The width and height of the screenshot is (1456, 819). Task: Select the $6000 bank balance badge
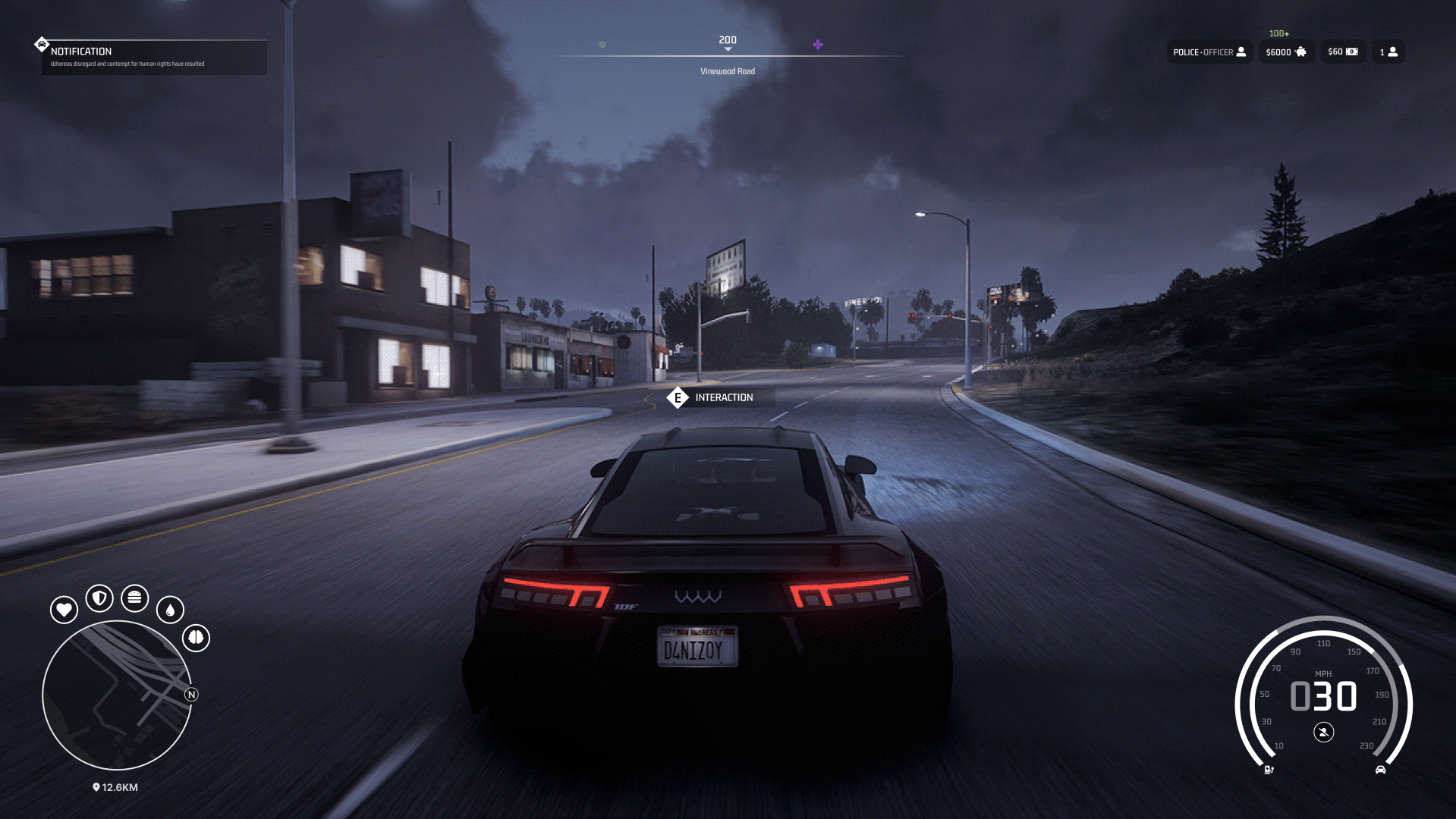click(1286, 52)
